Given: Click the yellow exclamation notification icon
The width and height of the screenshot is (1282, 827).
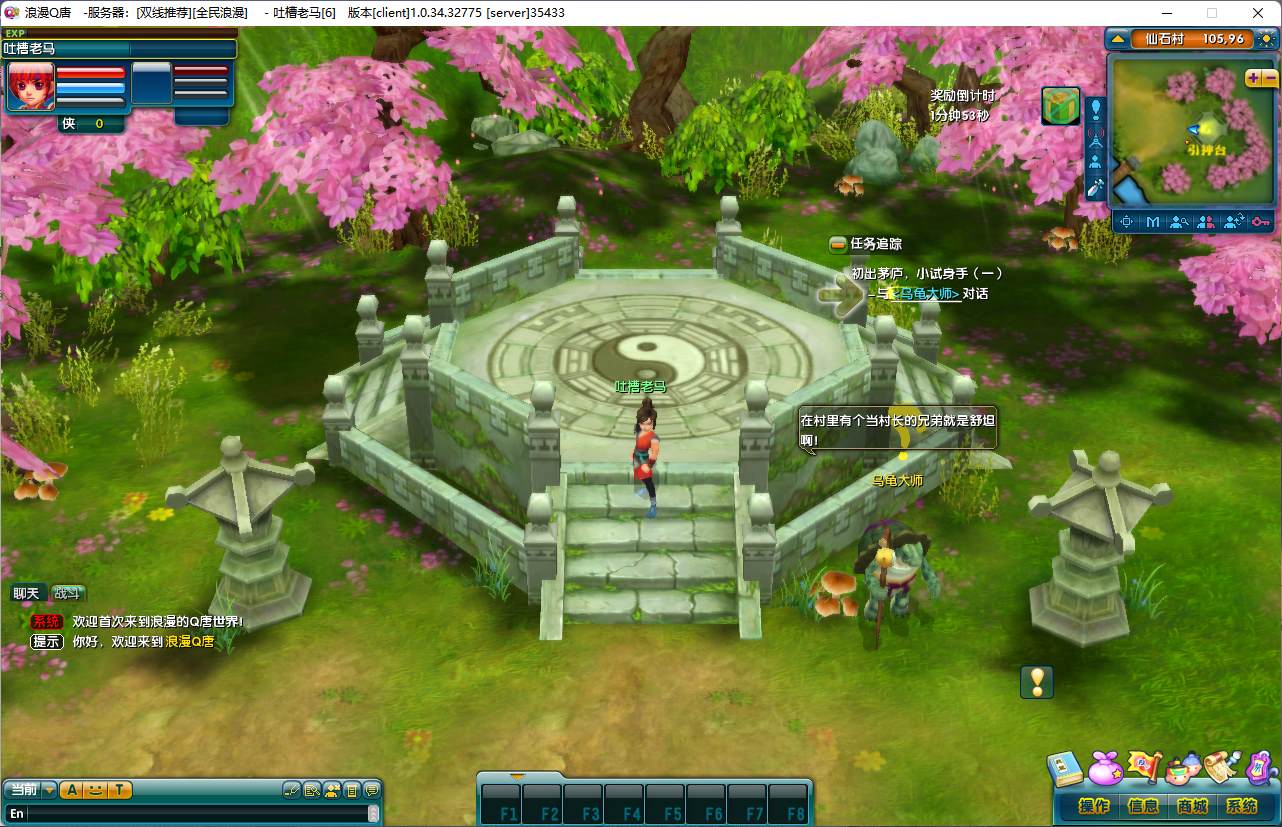Looking at the screenshot, I should [1037, 682].
